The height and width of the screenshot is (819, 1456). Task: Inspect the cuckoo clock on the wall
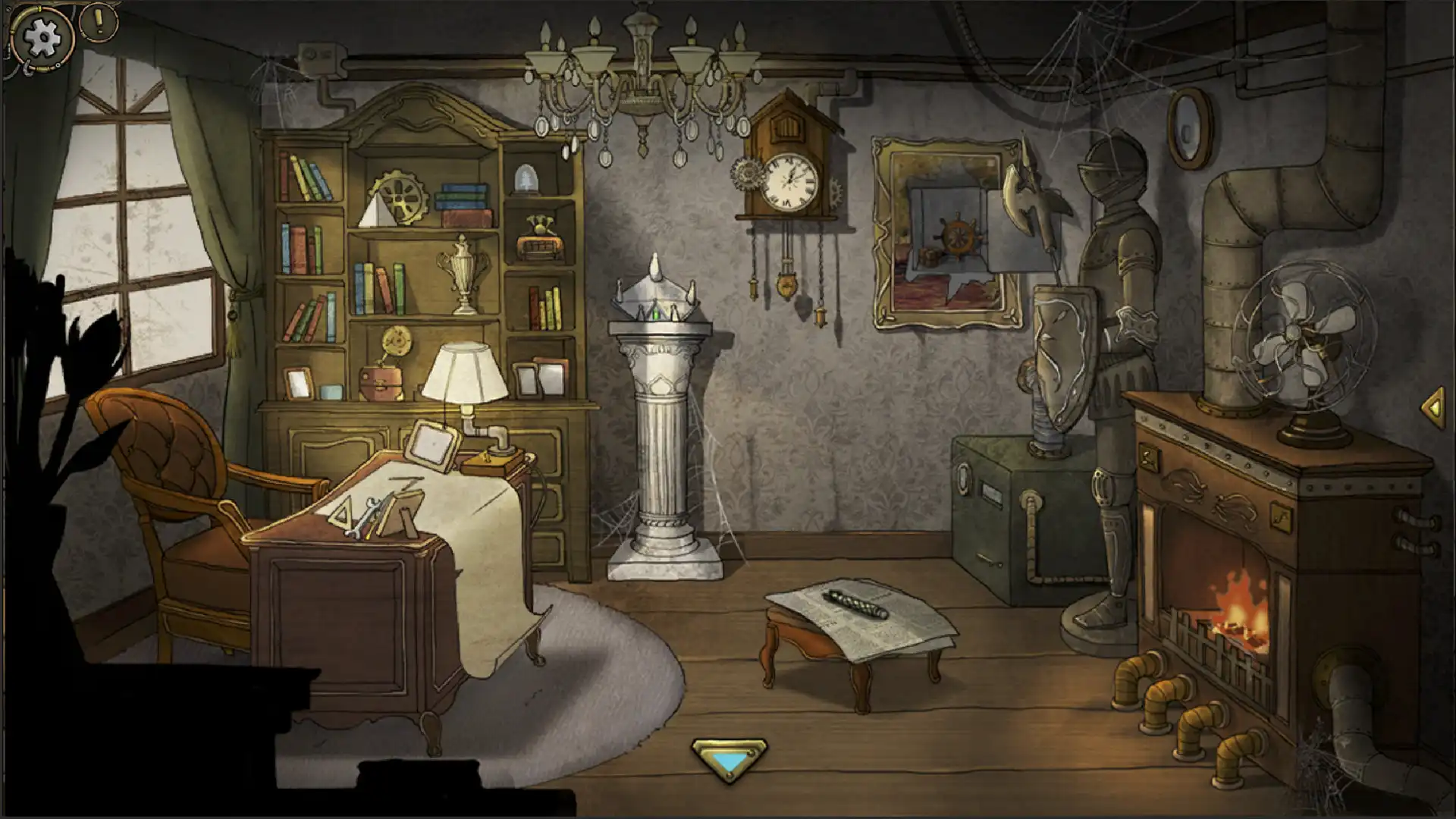pyautogui.click(x=790, y=174)
